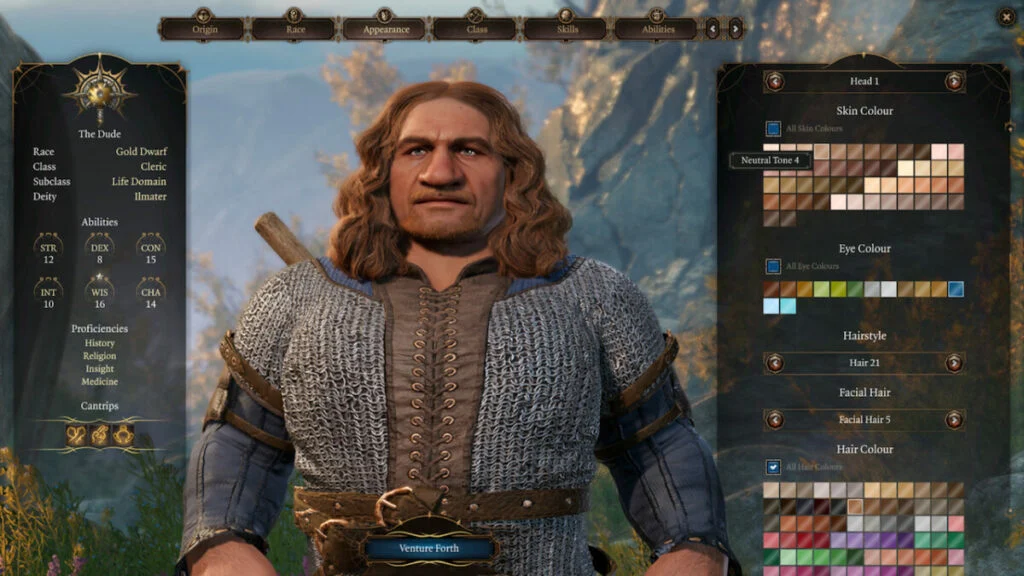Enable the All Eye Colours checkbox
This screenshot has height=576, width=1024.
[773, 267]
